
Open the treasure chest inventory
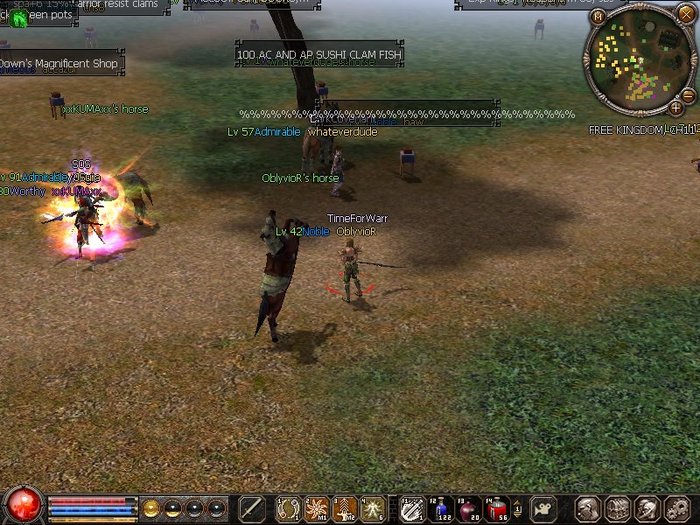tap(617, 509)
